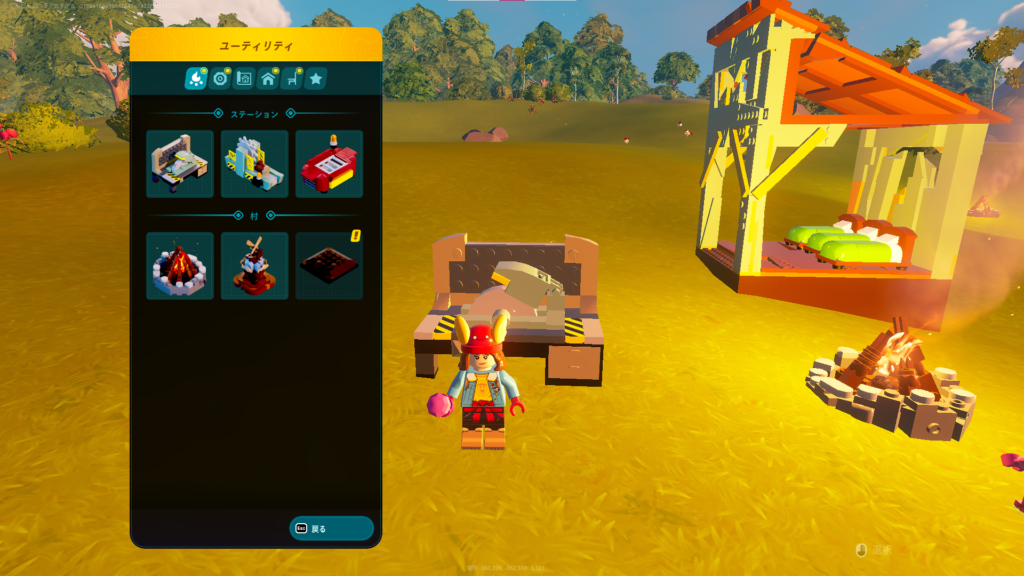Image resolution: width=1024 pixels, height=576 pixels.
Task: Pick the red station with siren light
Action: [329, 164]
